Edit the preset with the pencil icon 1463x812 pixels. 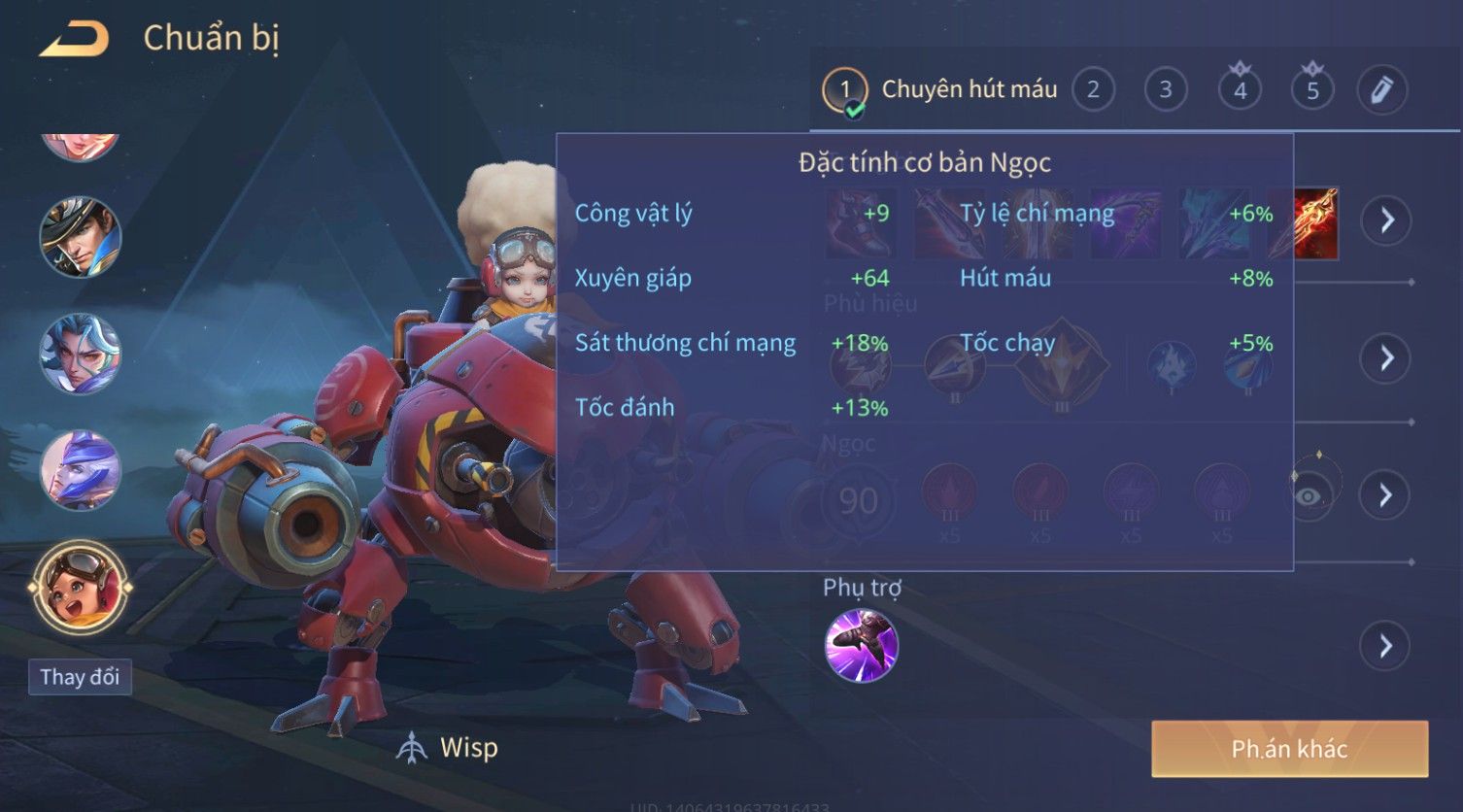pos(1381,90)
